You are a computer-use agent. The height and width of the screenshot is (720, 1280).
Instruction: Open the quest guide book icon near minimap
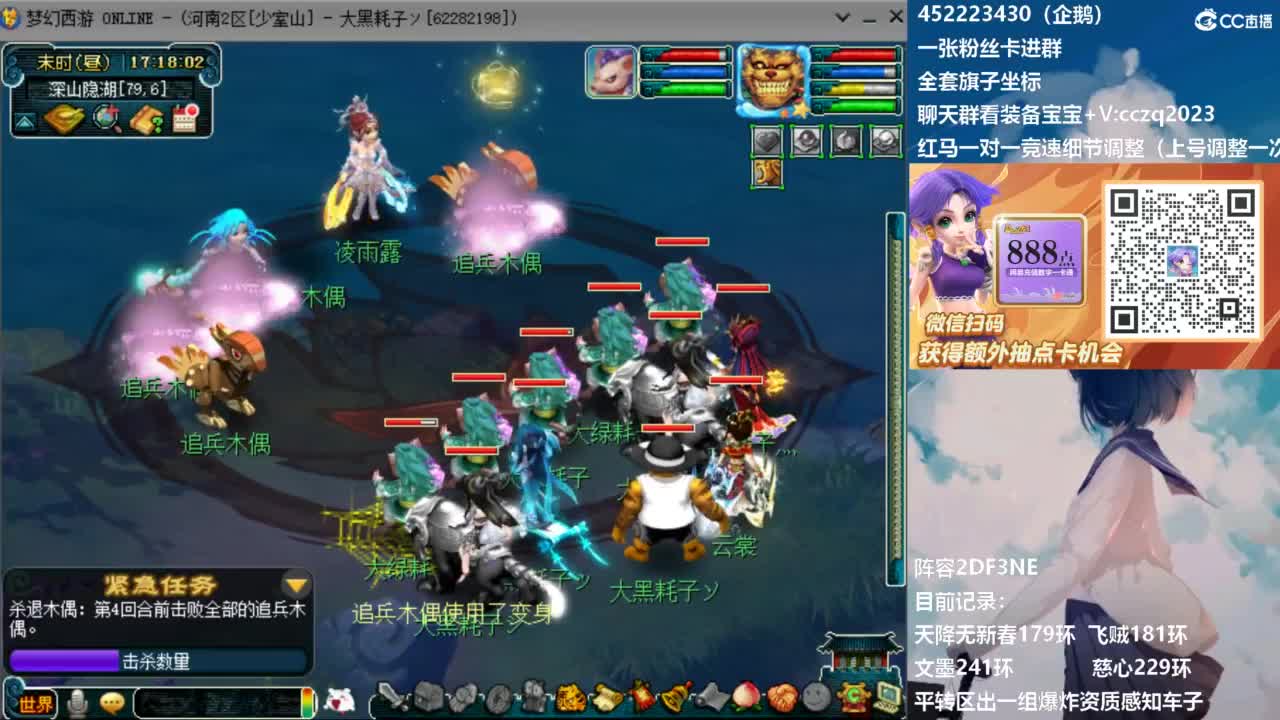click(147, 117)
